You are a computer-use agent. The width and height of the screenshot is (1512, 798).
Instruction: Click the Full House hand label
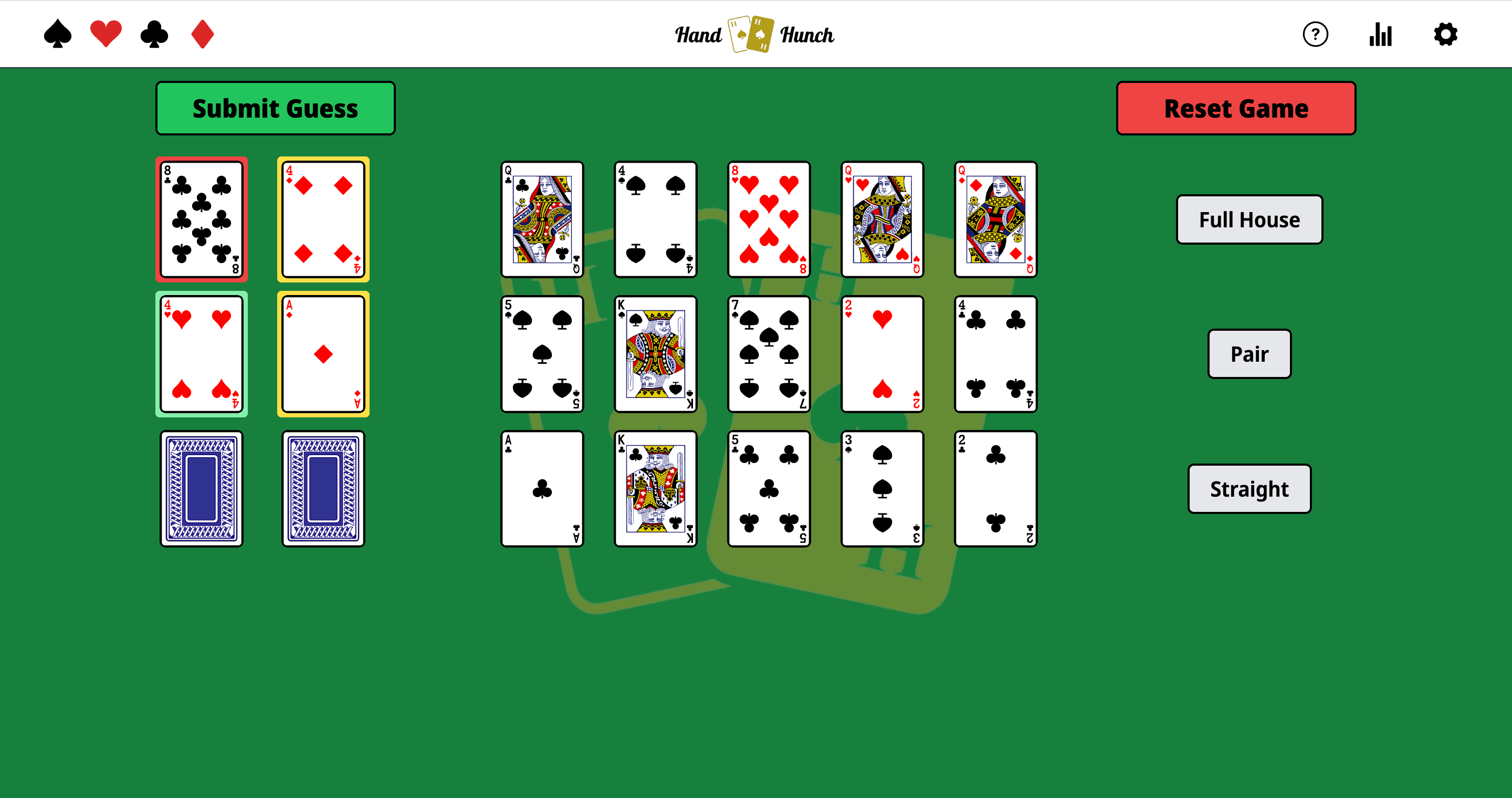pyautogui.click(x=1249, y=219)
